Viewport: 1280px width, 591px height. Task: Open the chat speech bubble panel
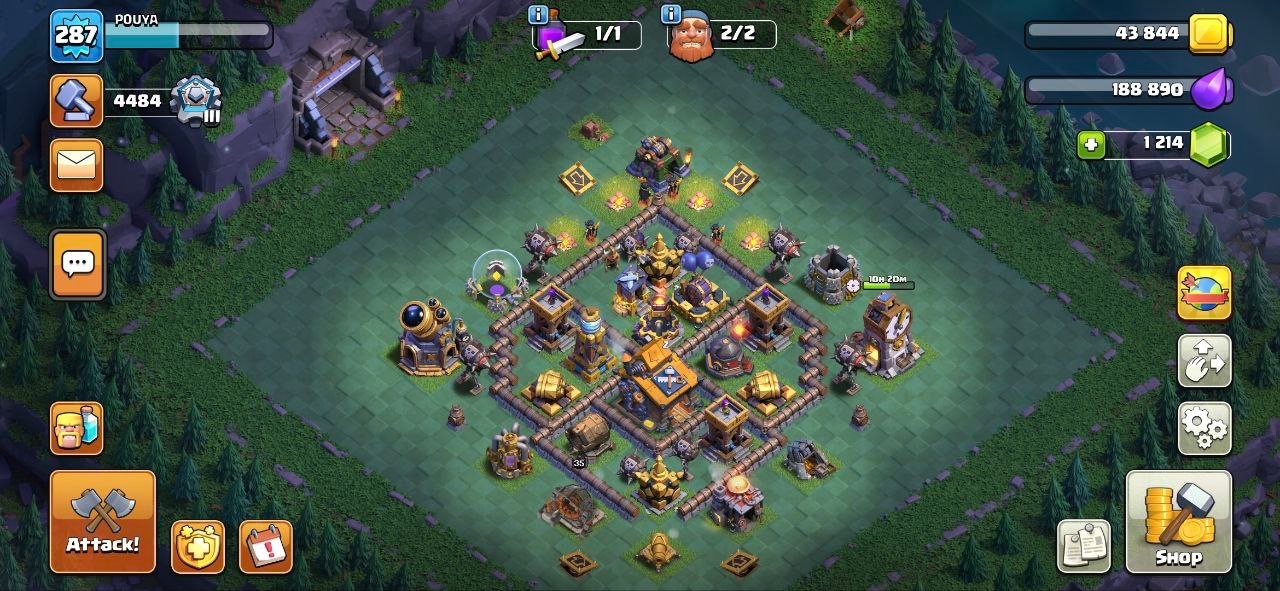[x=77, y=264]
